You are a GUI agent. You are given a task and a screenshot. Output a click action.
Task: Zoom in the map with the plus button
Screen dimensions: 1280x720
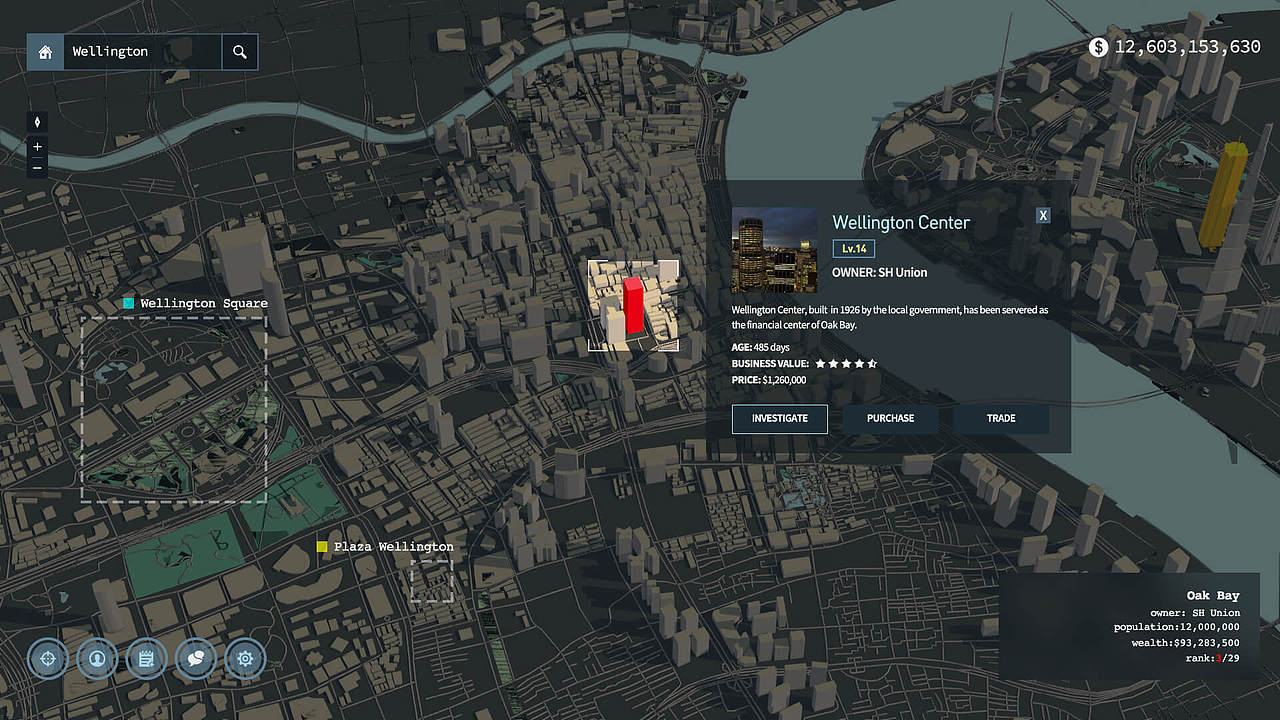point(38,147)
